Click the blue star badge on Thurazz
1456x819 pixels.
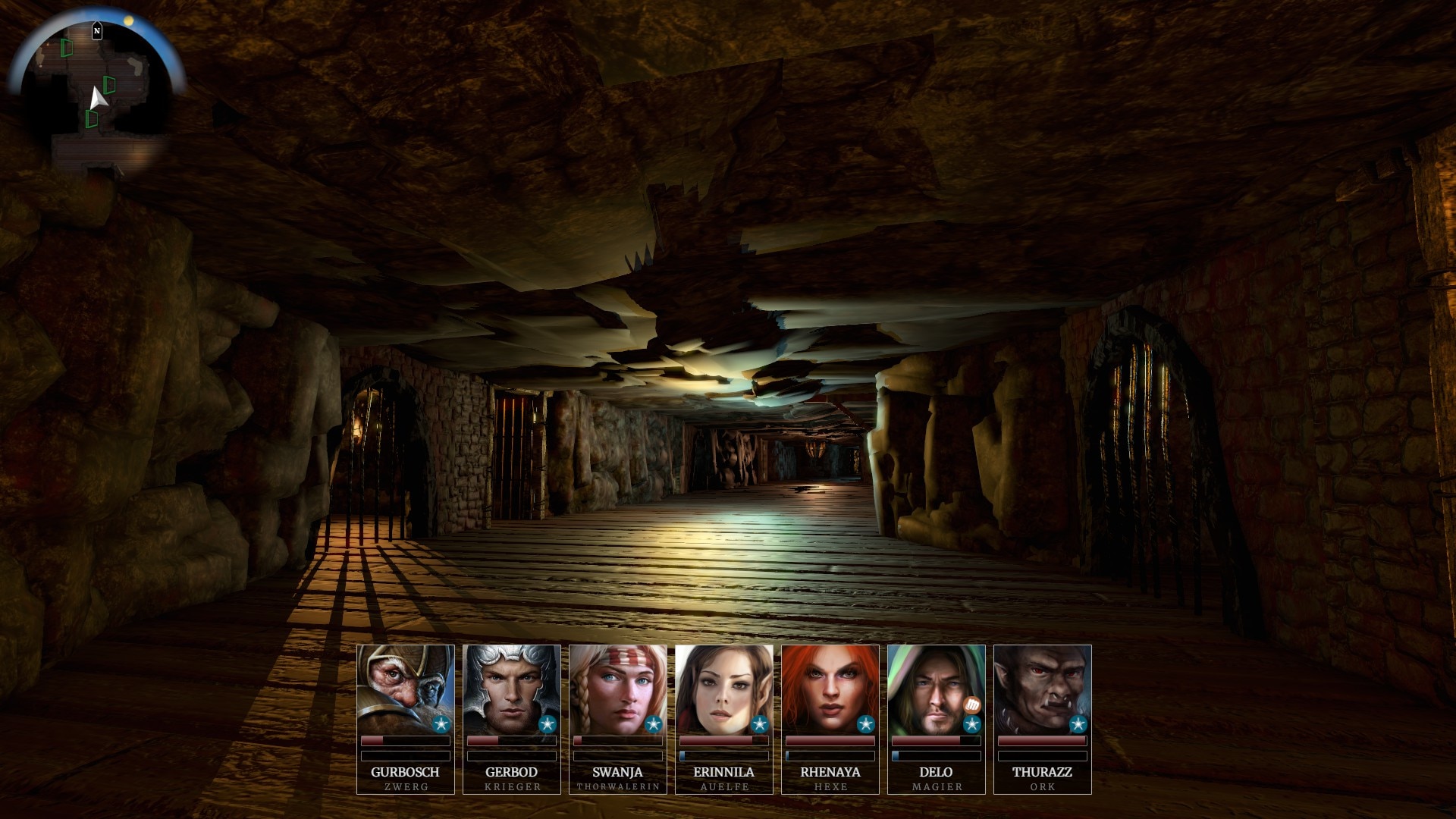1078,725
